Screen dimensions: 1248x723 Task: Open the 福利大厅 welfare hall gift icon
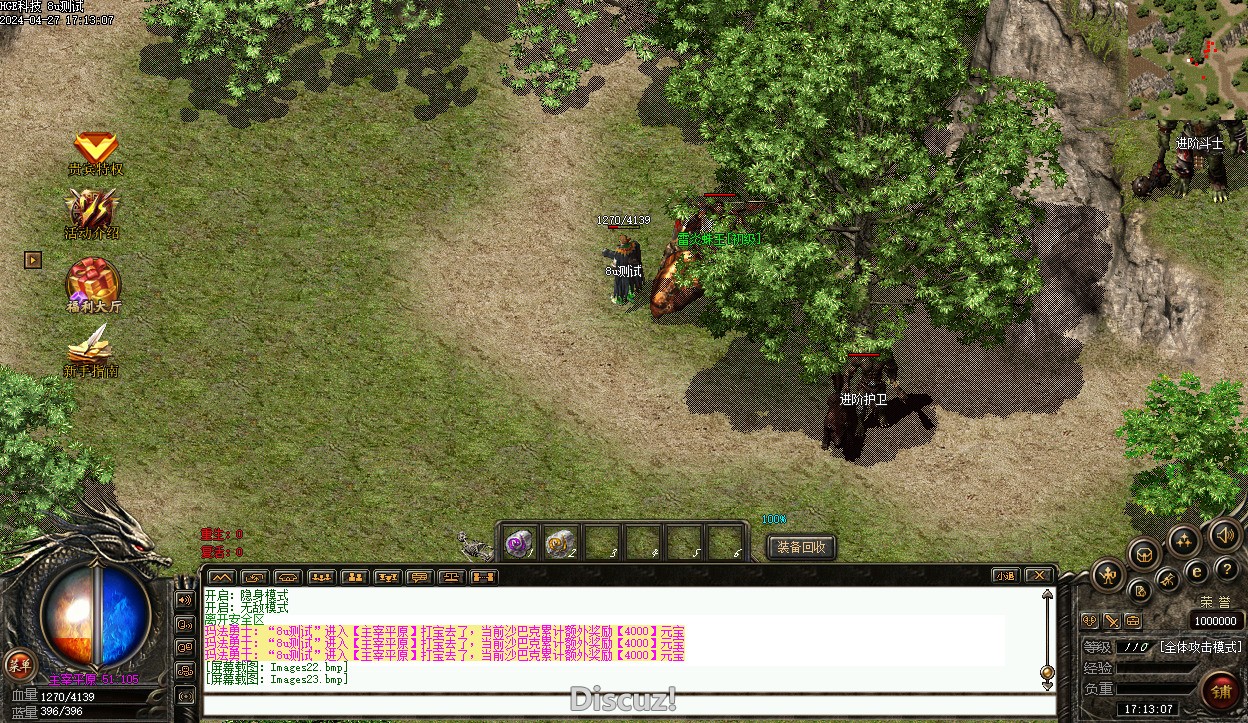pyautogui.click(x=94, y=282)
